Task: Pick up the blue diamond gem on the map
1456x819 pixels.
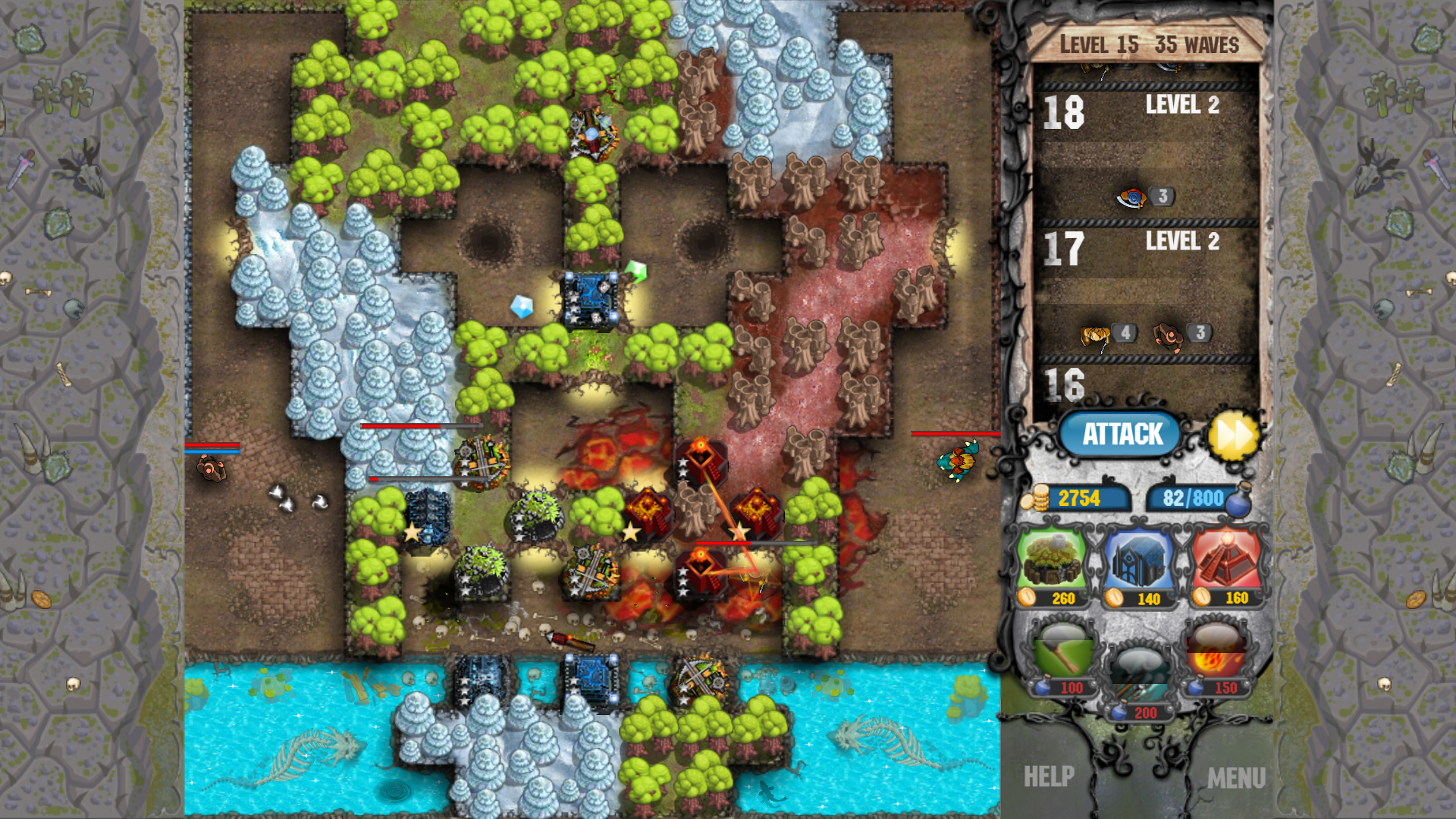Action: 522,307
